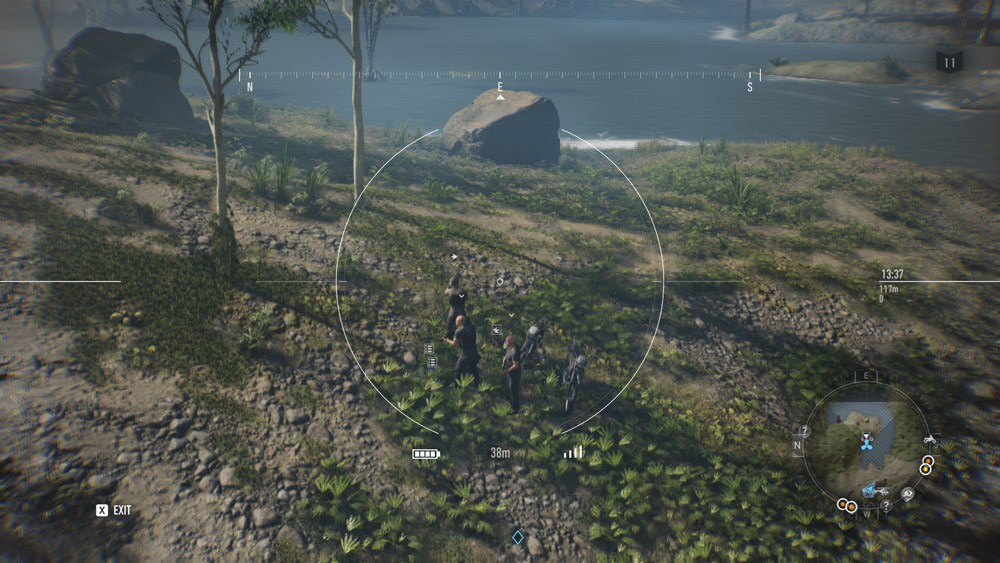Select the E heading on the compass bar

500,88
